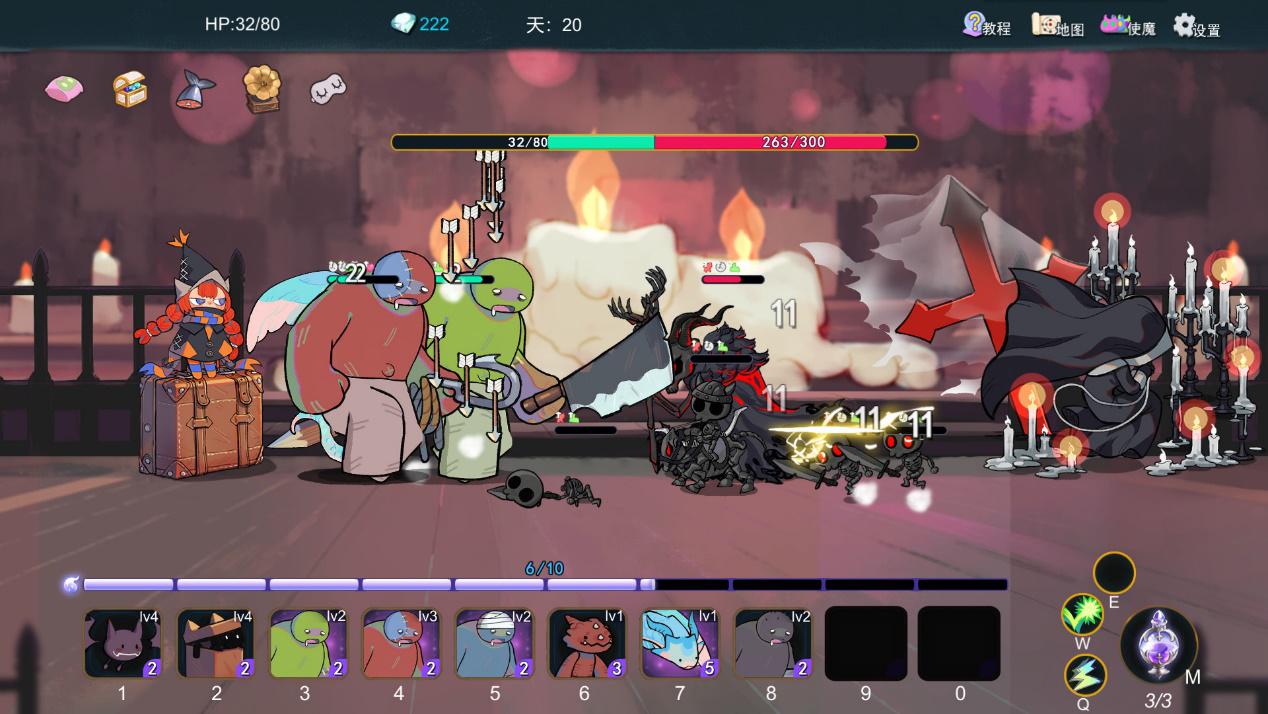Open the 教程 tutorial menu
The image size is (1268, 714).
986,25
